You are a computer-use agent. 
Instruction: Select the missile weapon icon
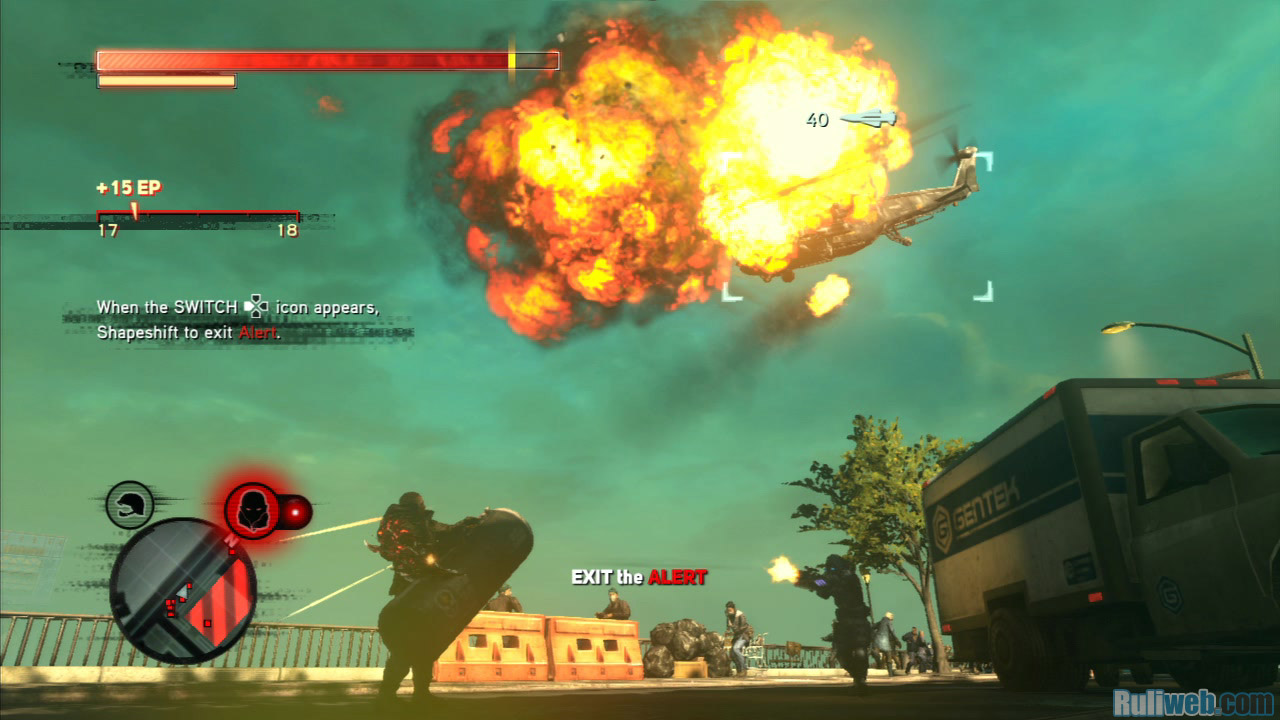click(x=868, y=119)
